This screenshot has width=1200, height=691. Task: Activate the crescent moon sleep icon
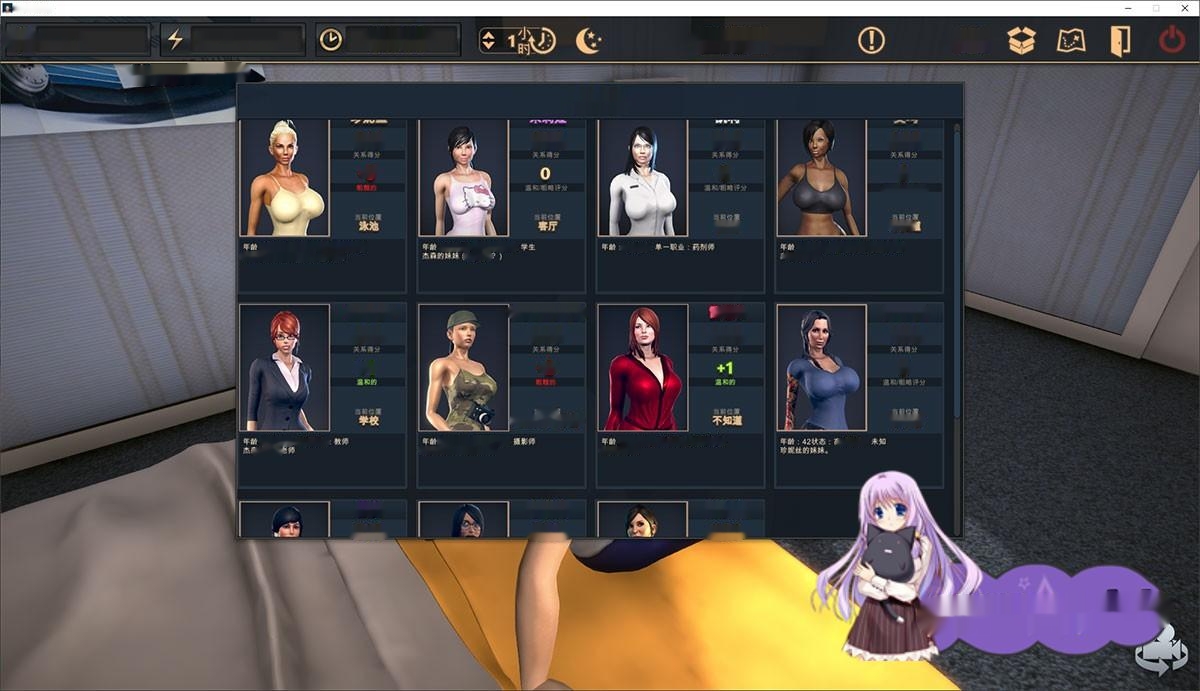pyautogui.click(x=588, y=40)
